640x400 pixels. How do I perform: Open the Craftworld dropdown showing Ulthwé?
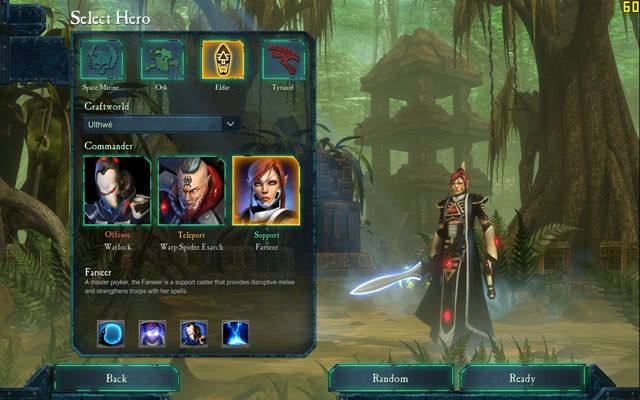[x=161, y=123]
